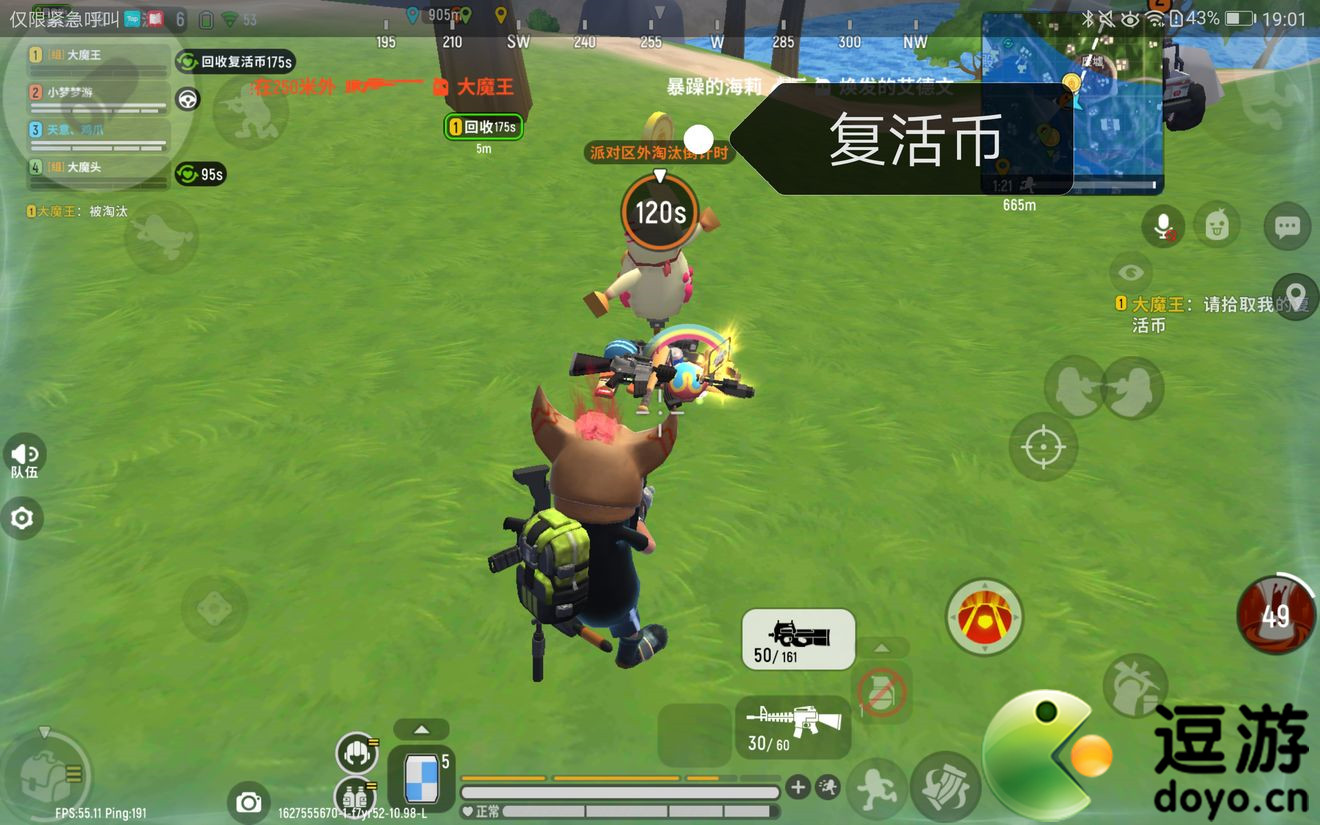This screenshot has height=825, width=1320.
Task: Activate the volcano skill icon showing 49
Action: pyautogui.click(x=1275, y=616)
